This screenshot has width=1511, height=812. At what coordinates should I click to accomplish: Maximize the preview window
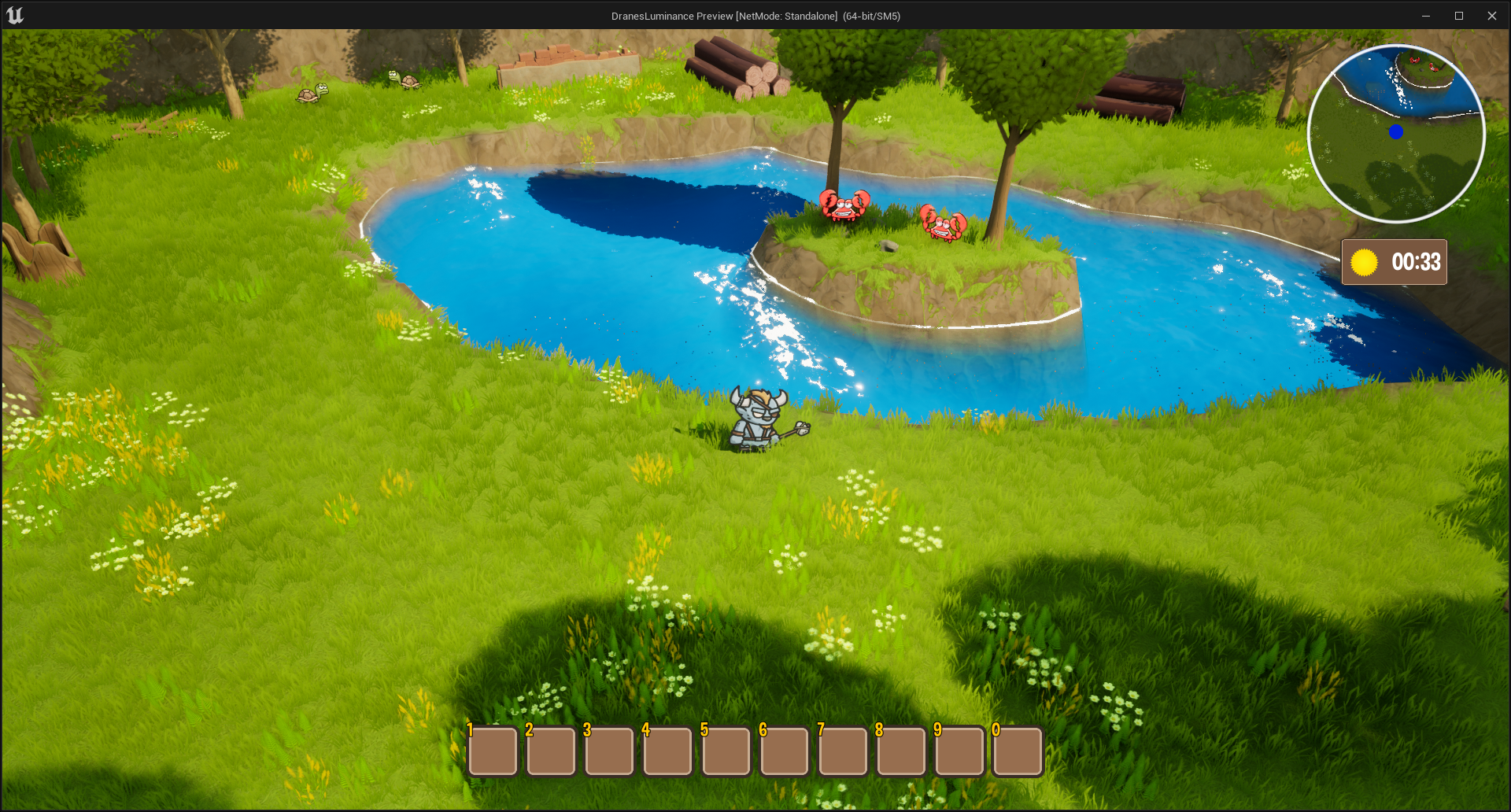click(1458, 16)
